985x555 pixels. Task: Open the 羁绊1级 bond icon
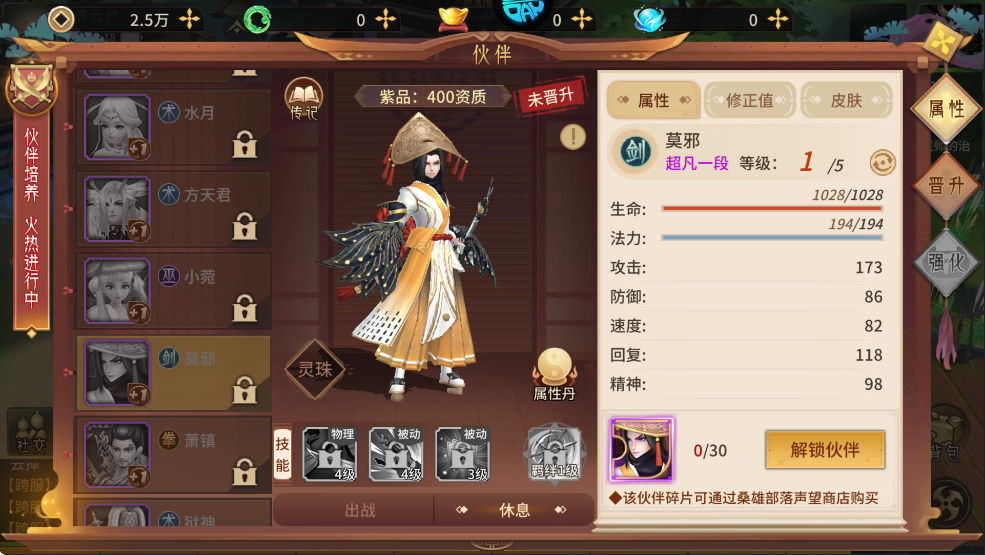(554, 454)
